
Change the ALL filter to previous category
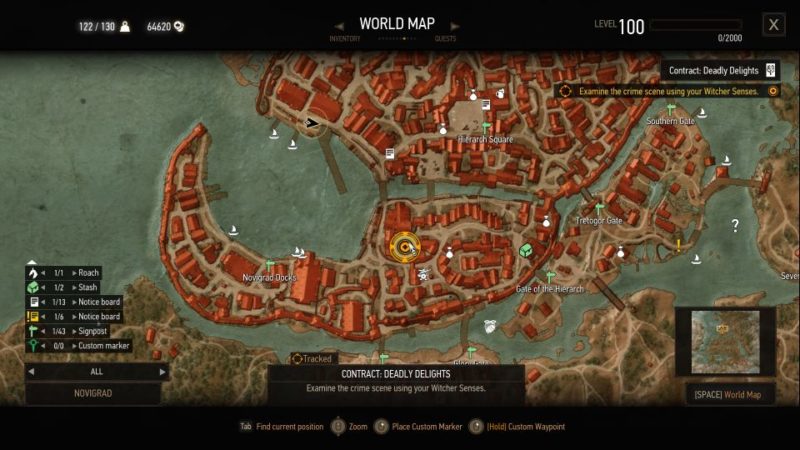30,370
